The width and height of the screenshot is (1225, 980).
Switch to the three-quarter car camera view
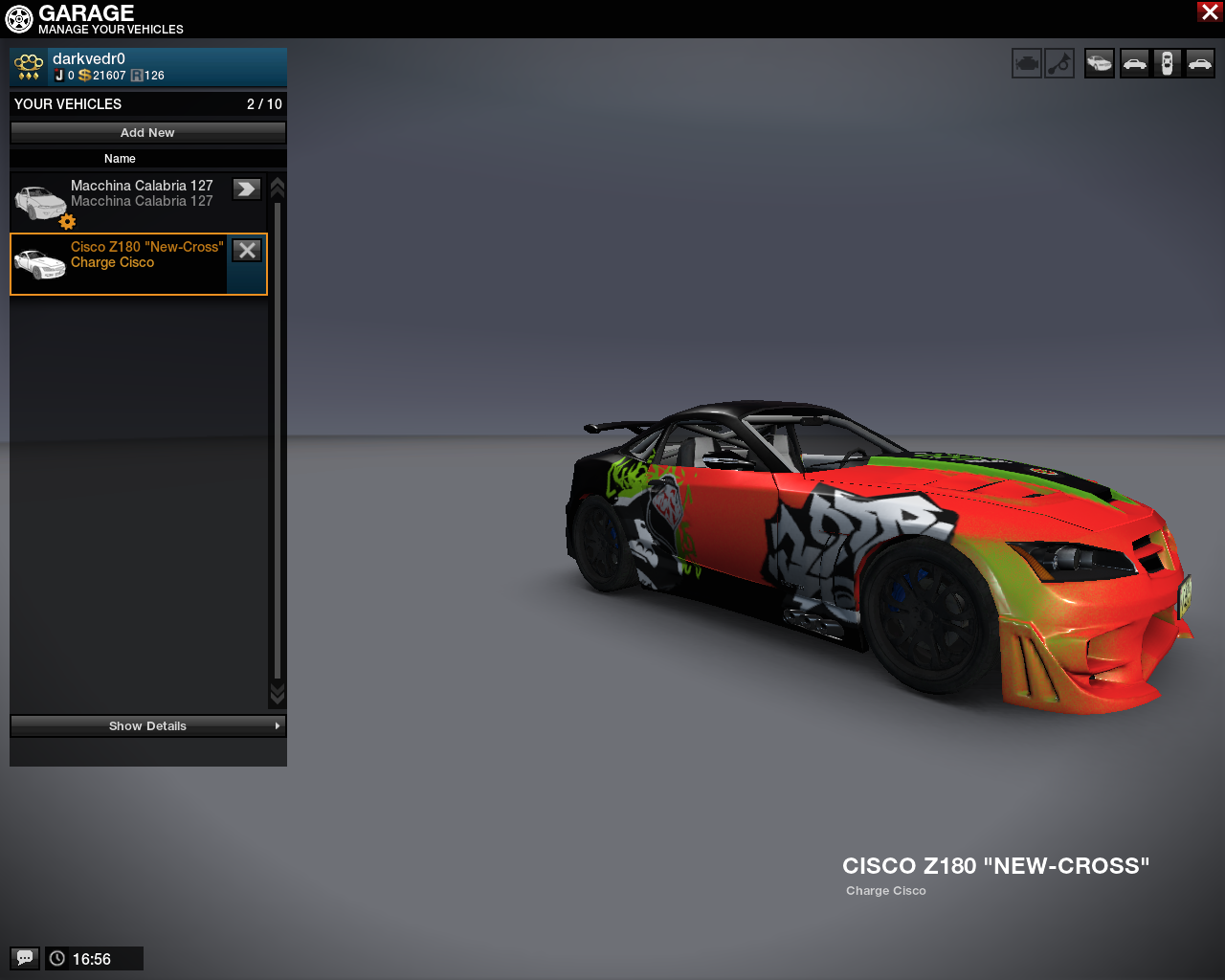pos(1100,64)
